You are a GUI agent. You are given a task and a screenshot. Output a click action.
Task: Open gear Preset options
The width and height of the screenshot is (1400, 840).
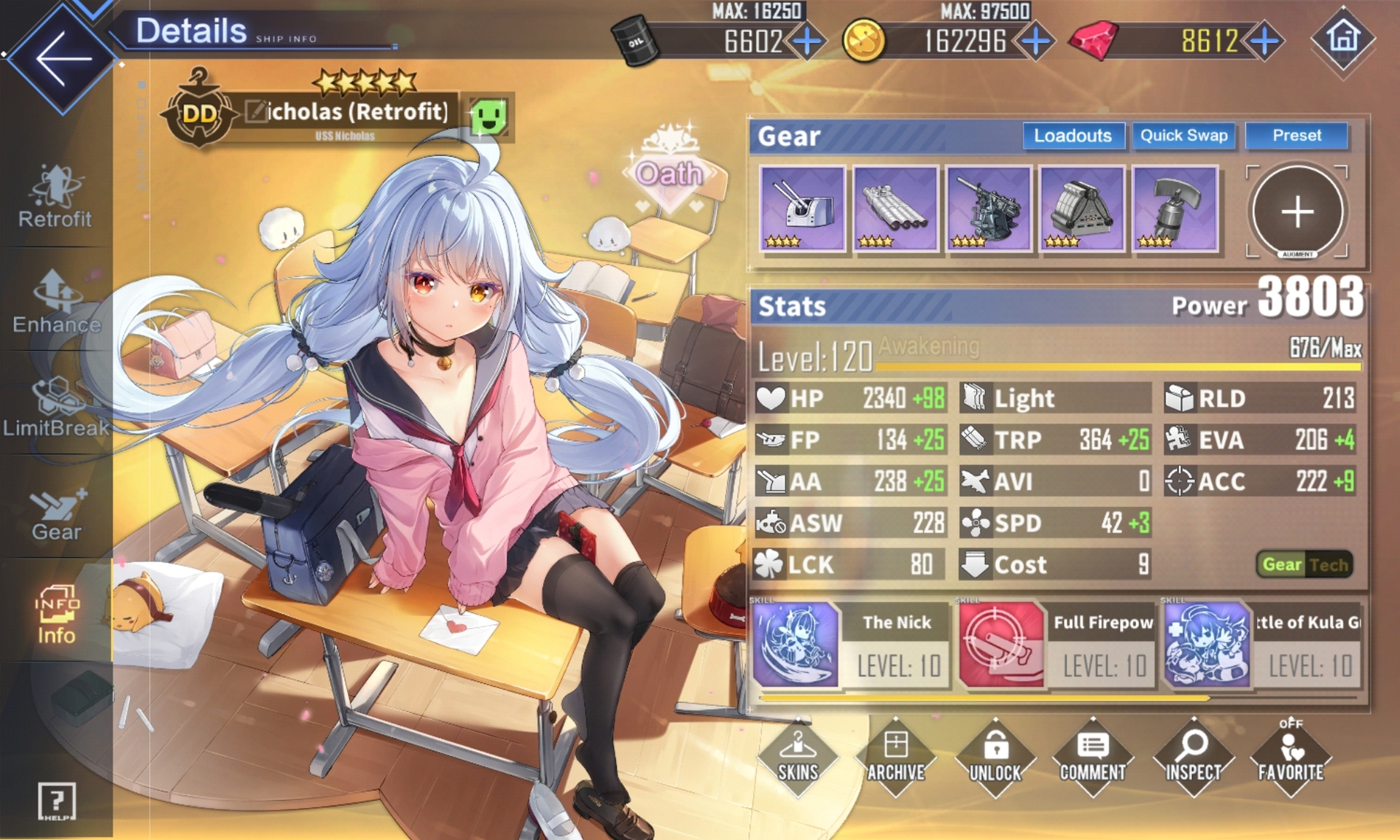(x=1296, y=136)
